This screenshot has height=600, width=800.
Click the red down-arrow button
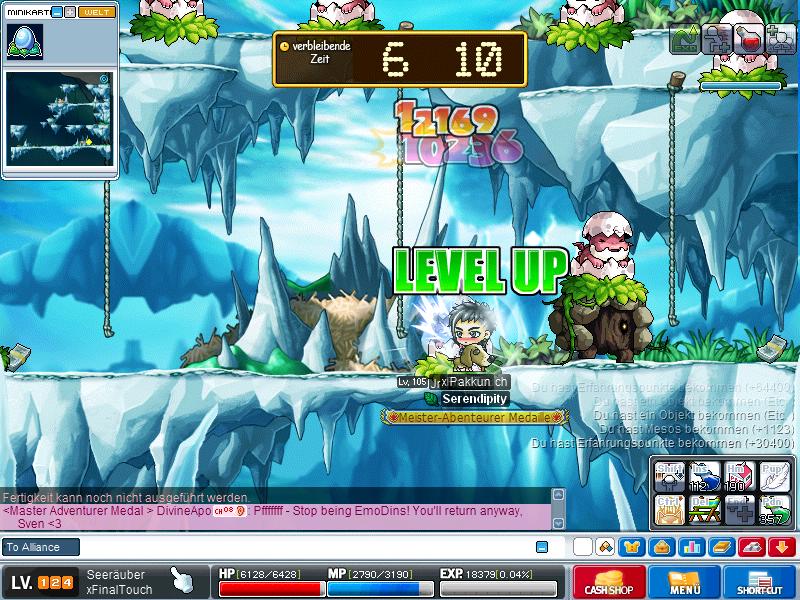pos(781,547)
